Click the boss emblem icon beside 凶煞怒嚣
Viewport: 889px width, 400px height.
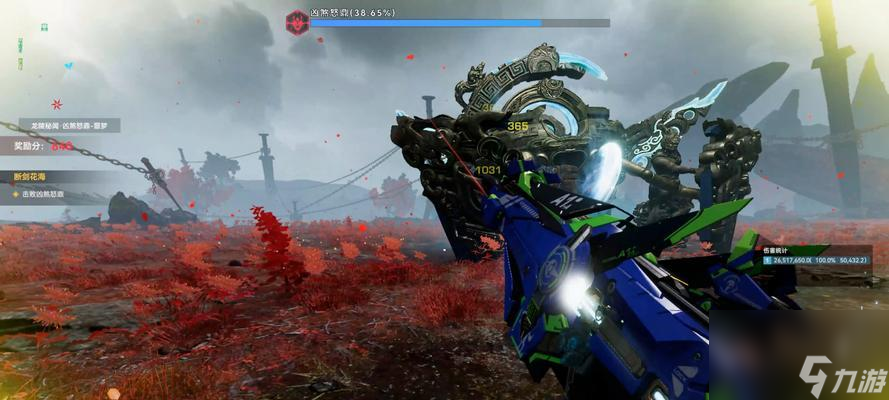pyautogui.click(x=296, y=21)
